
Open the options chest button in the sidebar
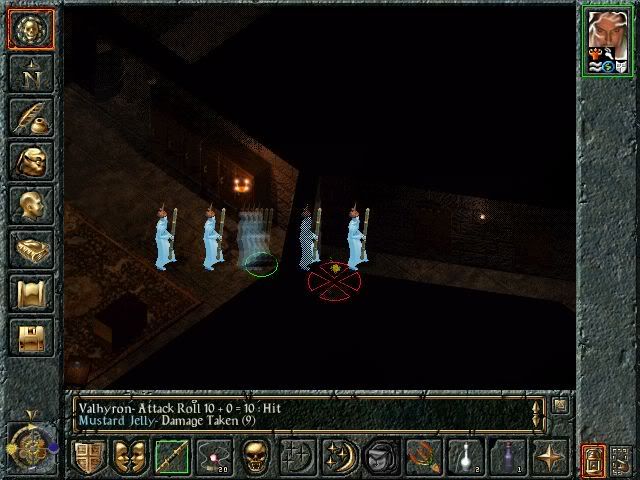29,337
